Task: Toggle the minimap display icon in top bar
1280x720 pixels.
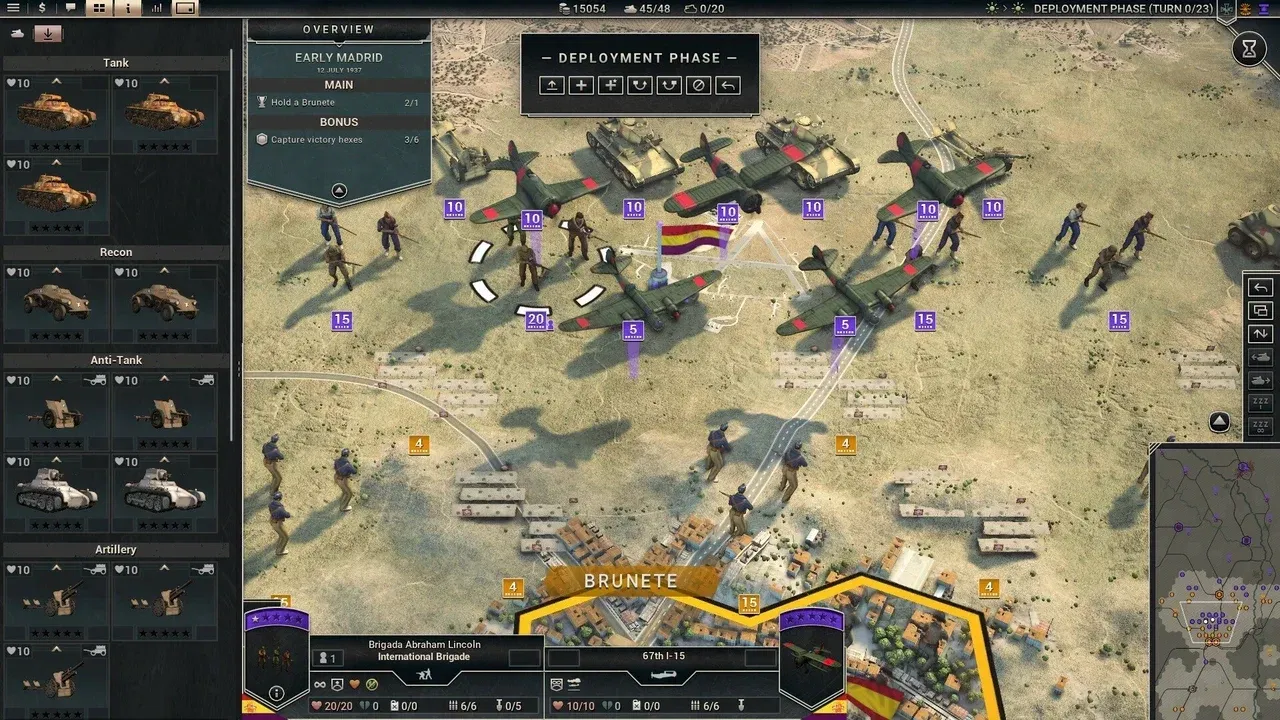Action: tap(186, 8)
